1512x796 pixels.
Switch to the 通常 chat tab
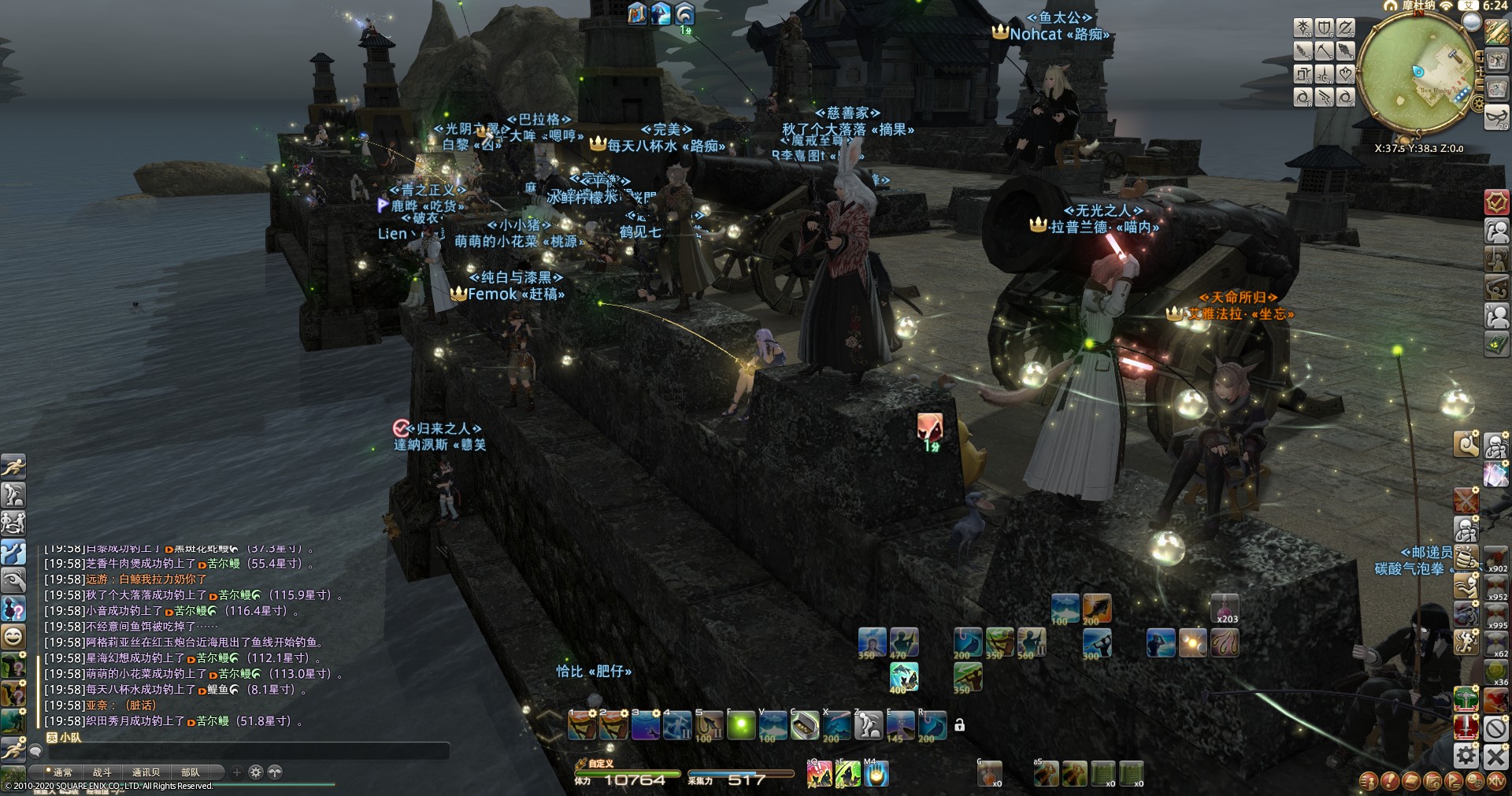[62, 772]
